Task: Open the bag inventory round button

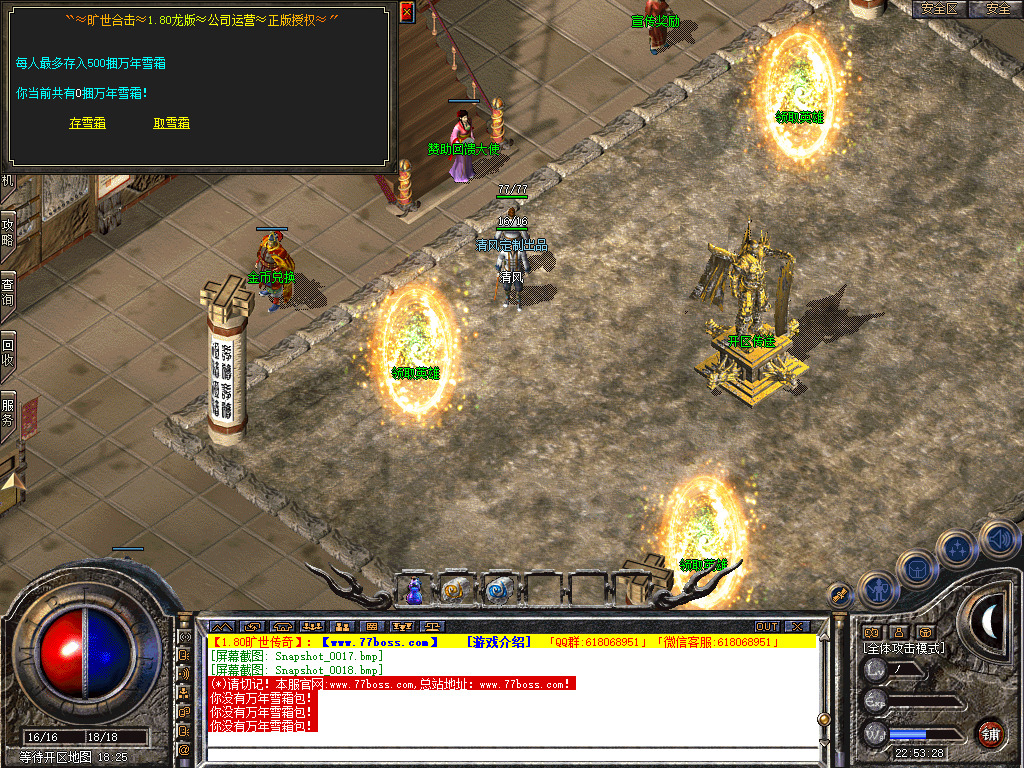Action: (916, 569)
